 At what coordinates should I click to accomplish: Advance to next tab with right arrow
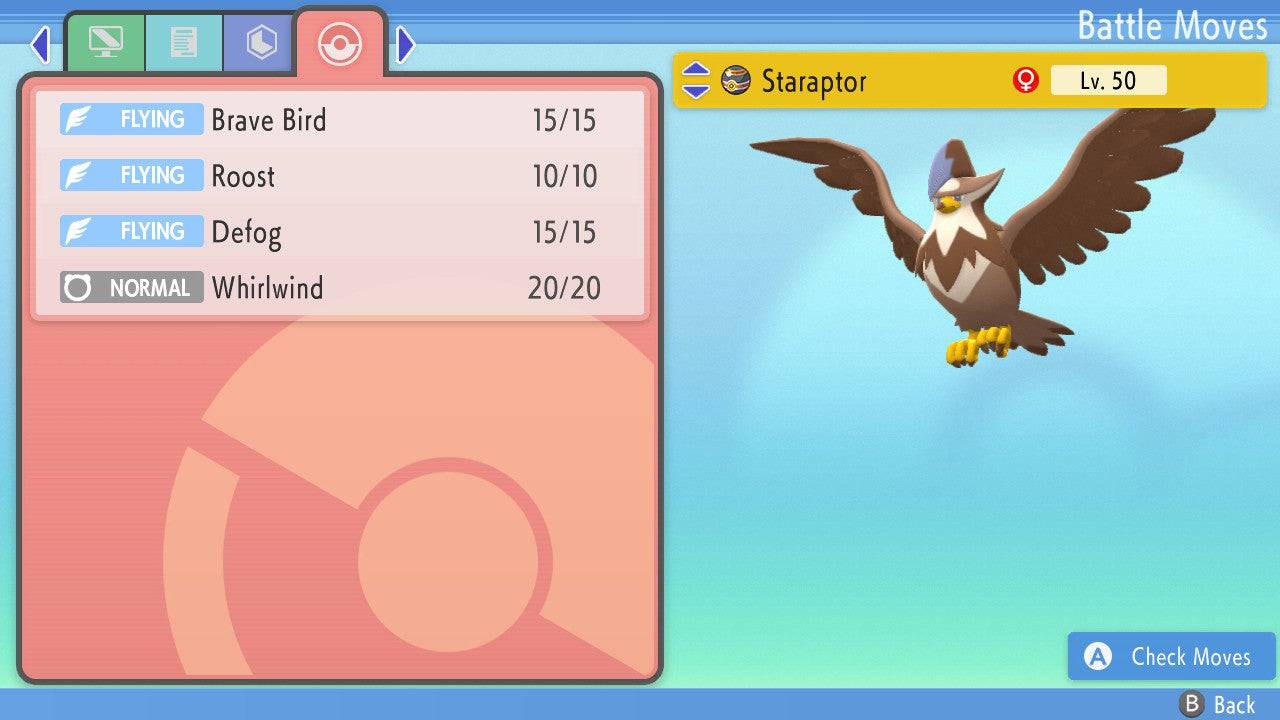(x=405, y=44)
